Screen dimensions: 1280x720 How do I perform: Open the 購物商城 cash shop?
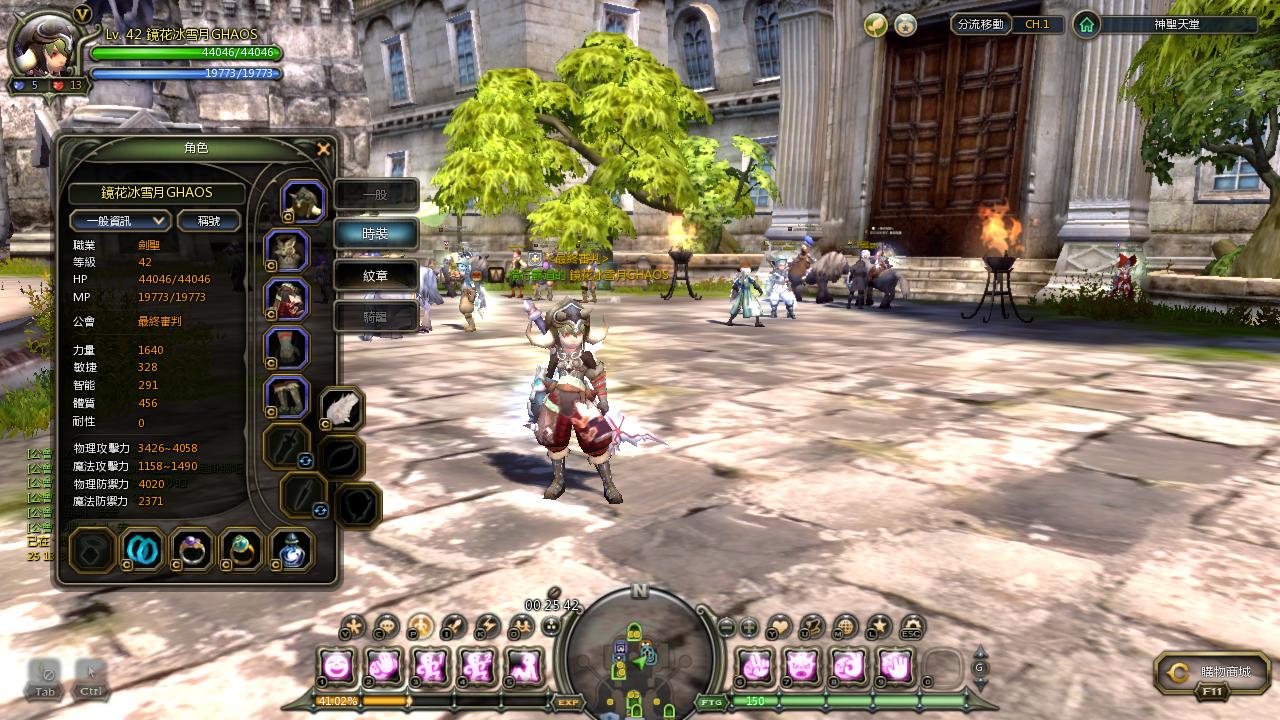click(1212, 673)
